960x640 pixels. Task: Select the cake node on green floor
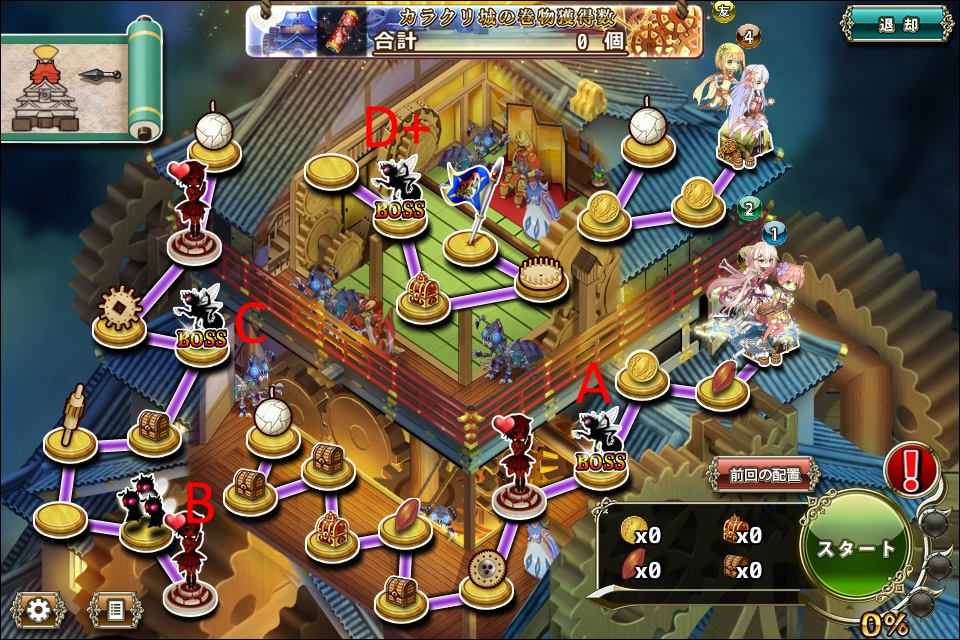click(543, 273)
